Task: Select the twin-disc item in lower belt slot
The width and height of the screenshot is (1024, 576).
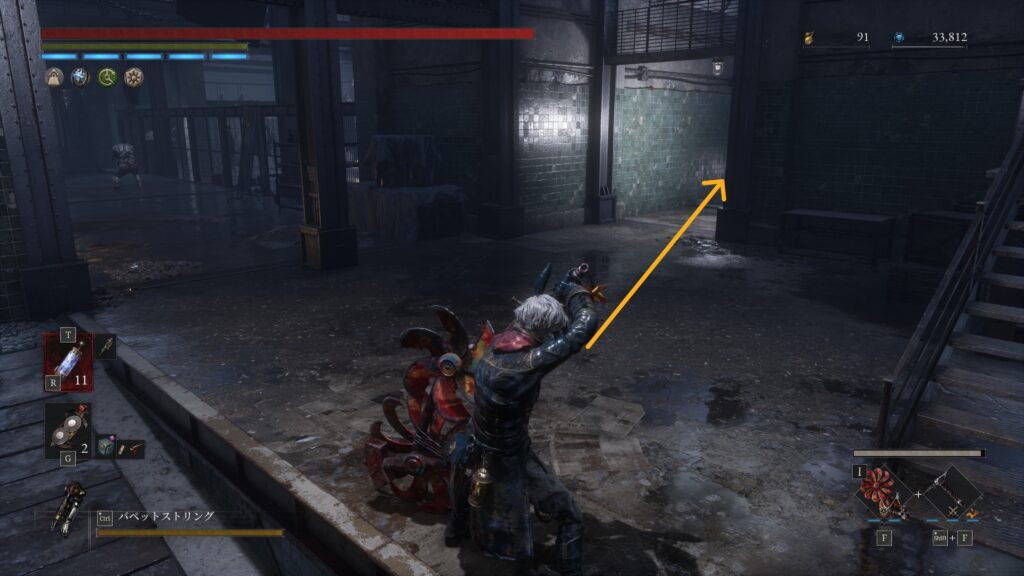Action: [x=68, y=429]
